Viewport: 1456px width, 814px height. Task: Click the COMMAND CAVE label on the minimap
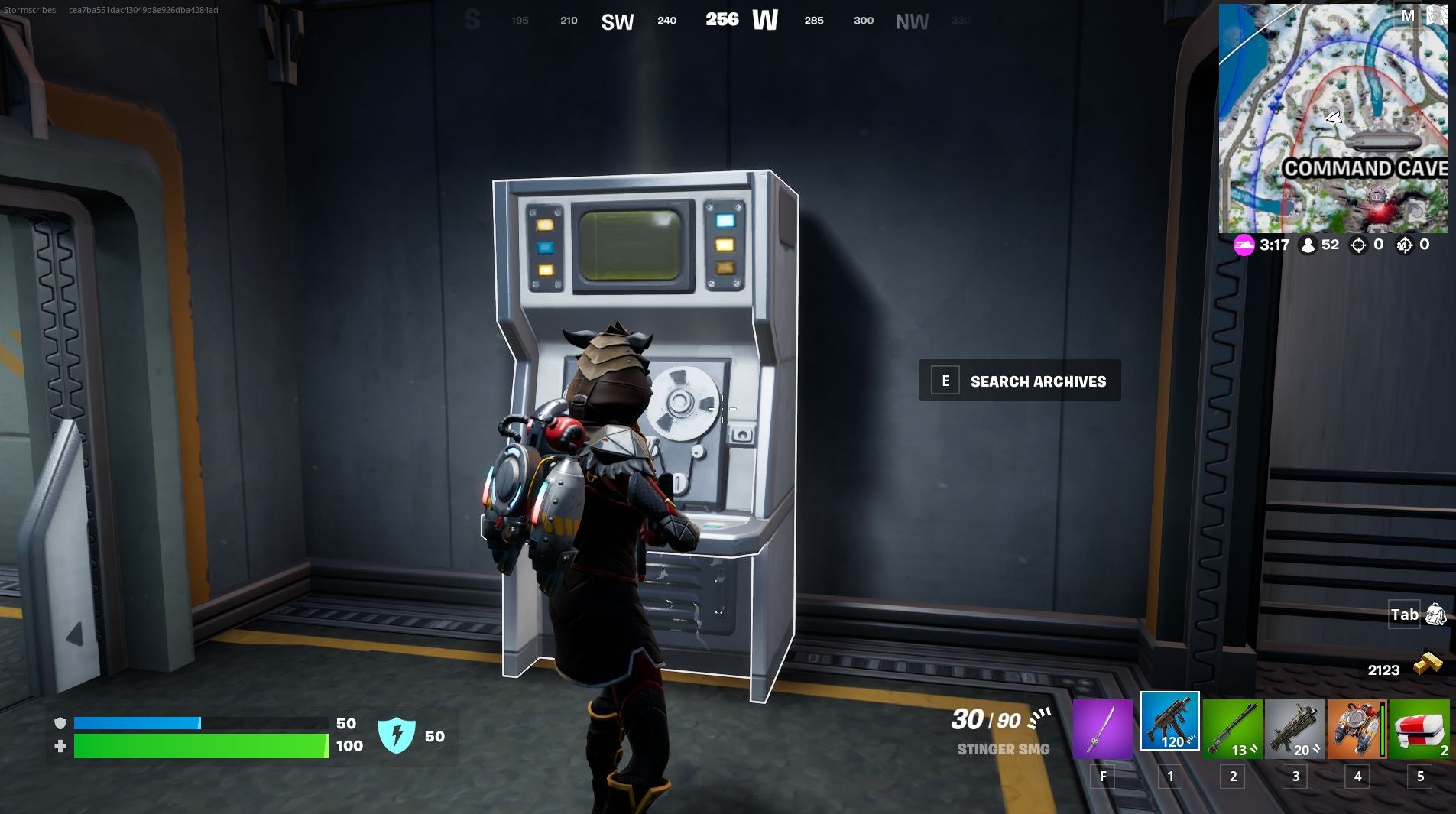(x=1365, y=167)
